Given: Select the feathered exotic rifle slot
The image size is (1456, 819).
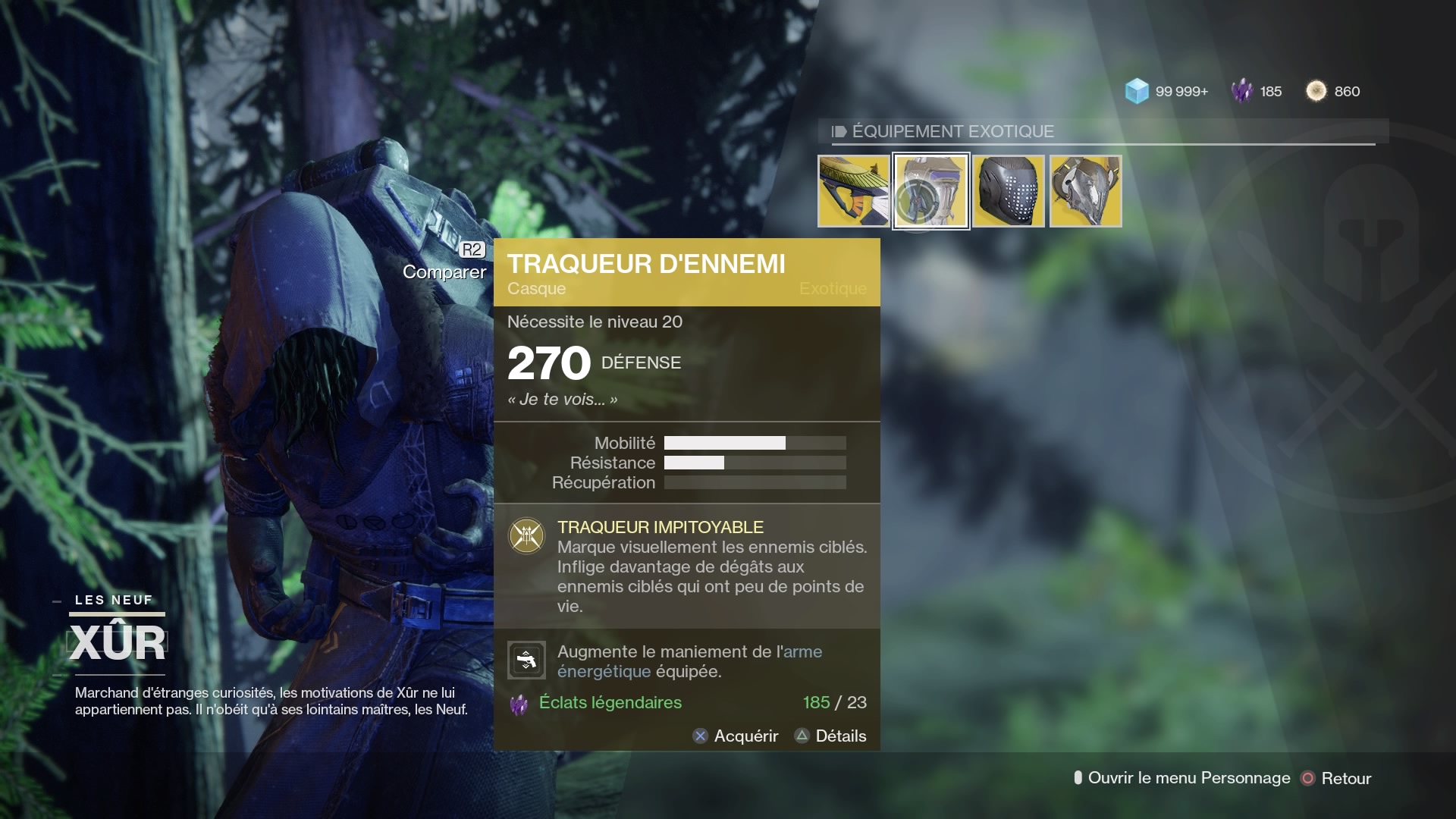Looking at the screenshot, I should point(854,191).
